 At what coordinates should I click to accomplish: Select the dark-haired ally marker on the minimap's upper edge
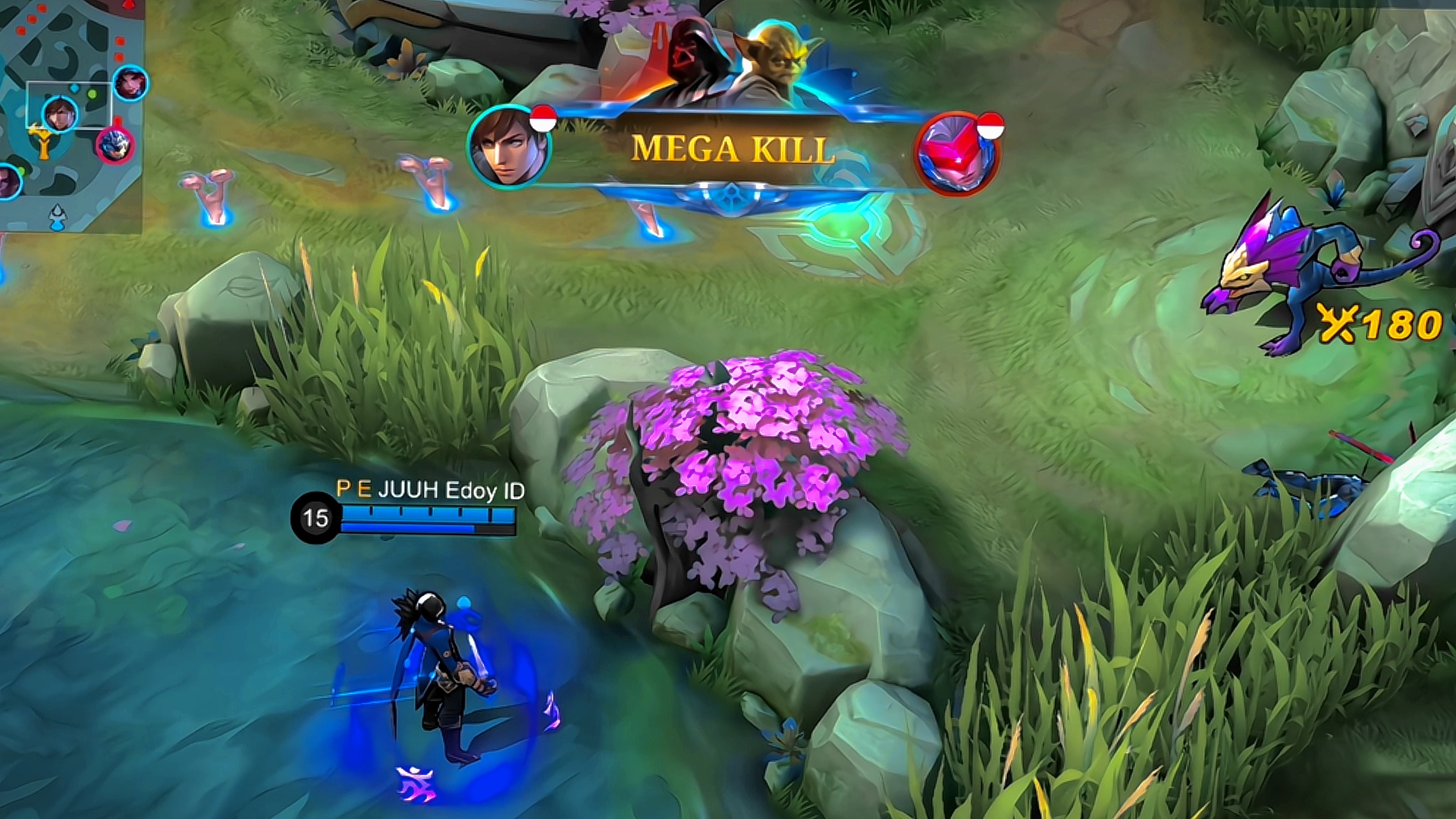tap(130, 83)
